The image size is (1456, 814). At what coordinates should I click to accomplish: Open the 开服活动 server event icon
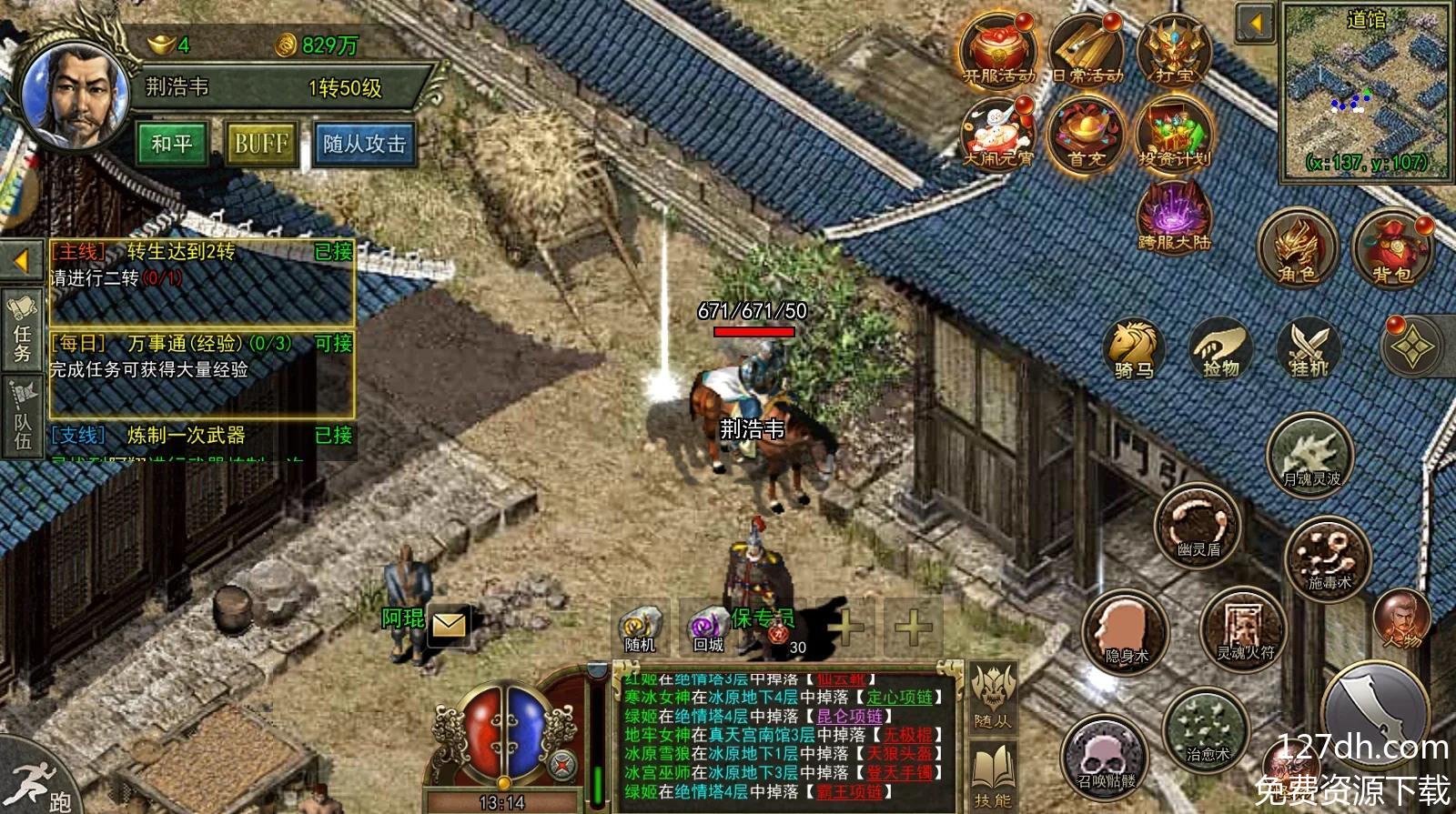tap(998, 51)
